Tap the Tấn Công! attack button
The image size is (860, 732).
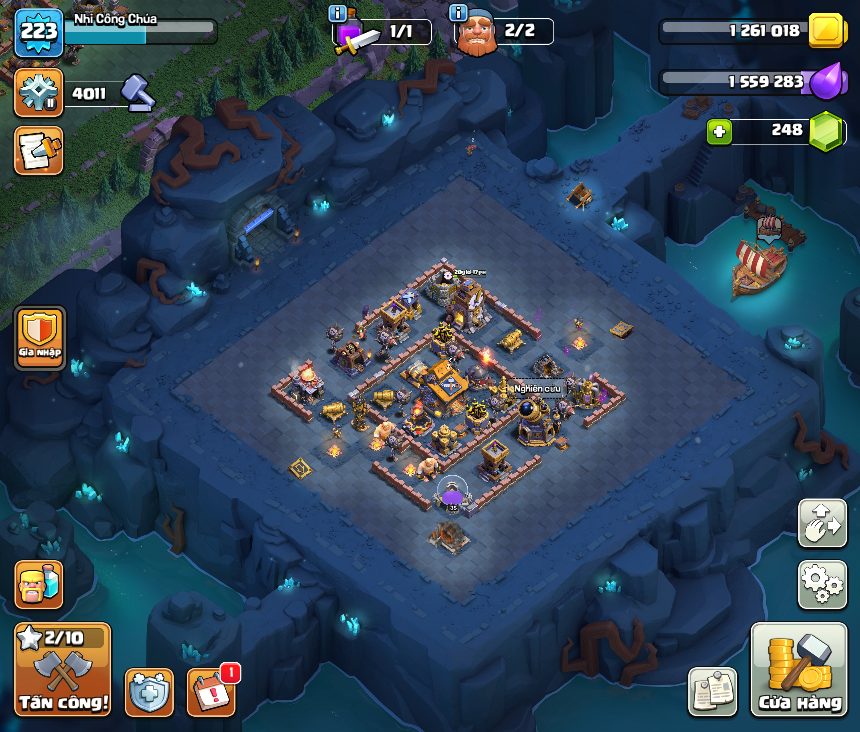coord(62,668)
